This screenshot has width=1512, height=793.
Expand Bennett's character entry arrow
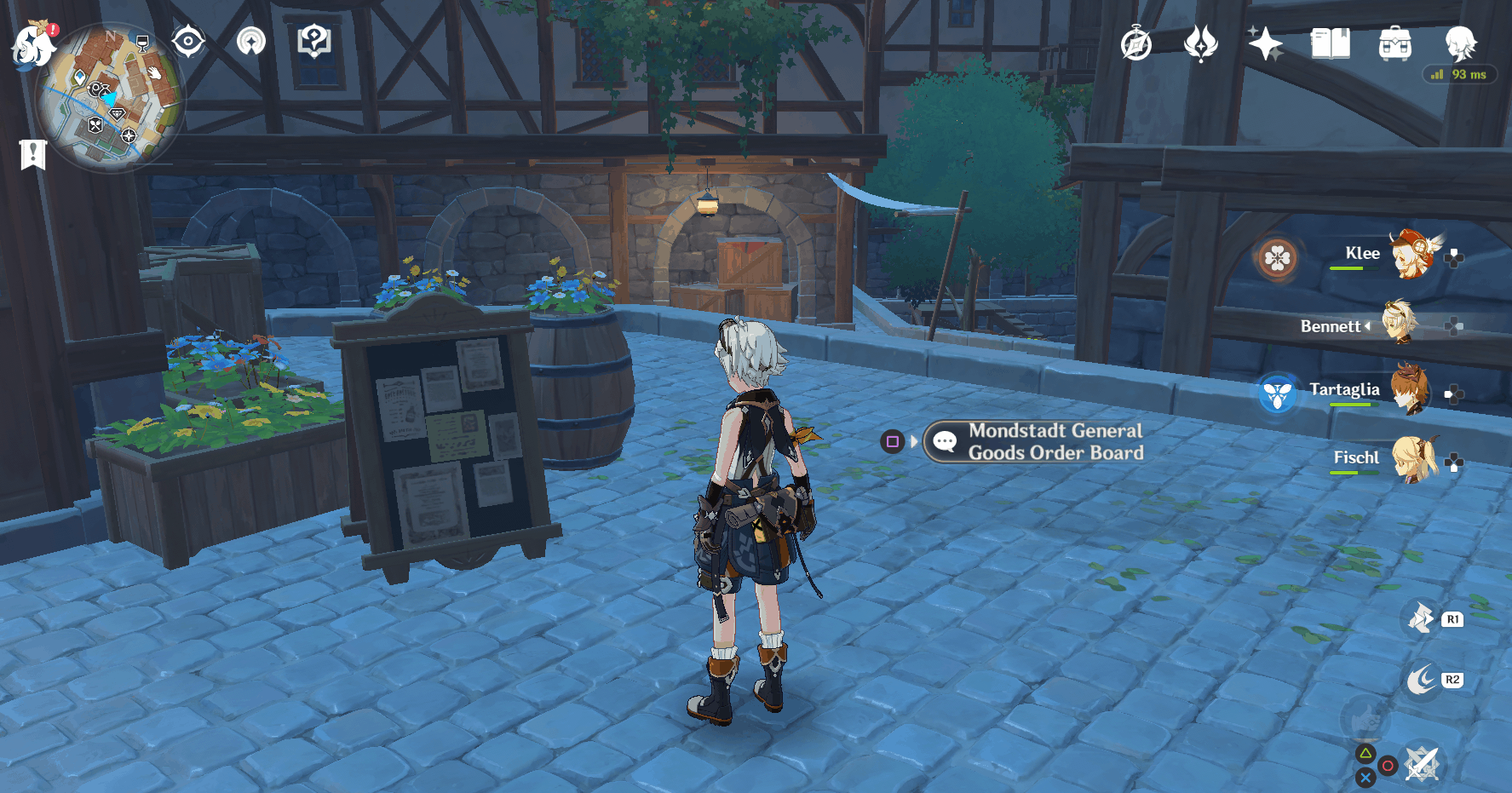1368,326
